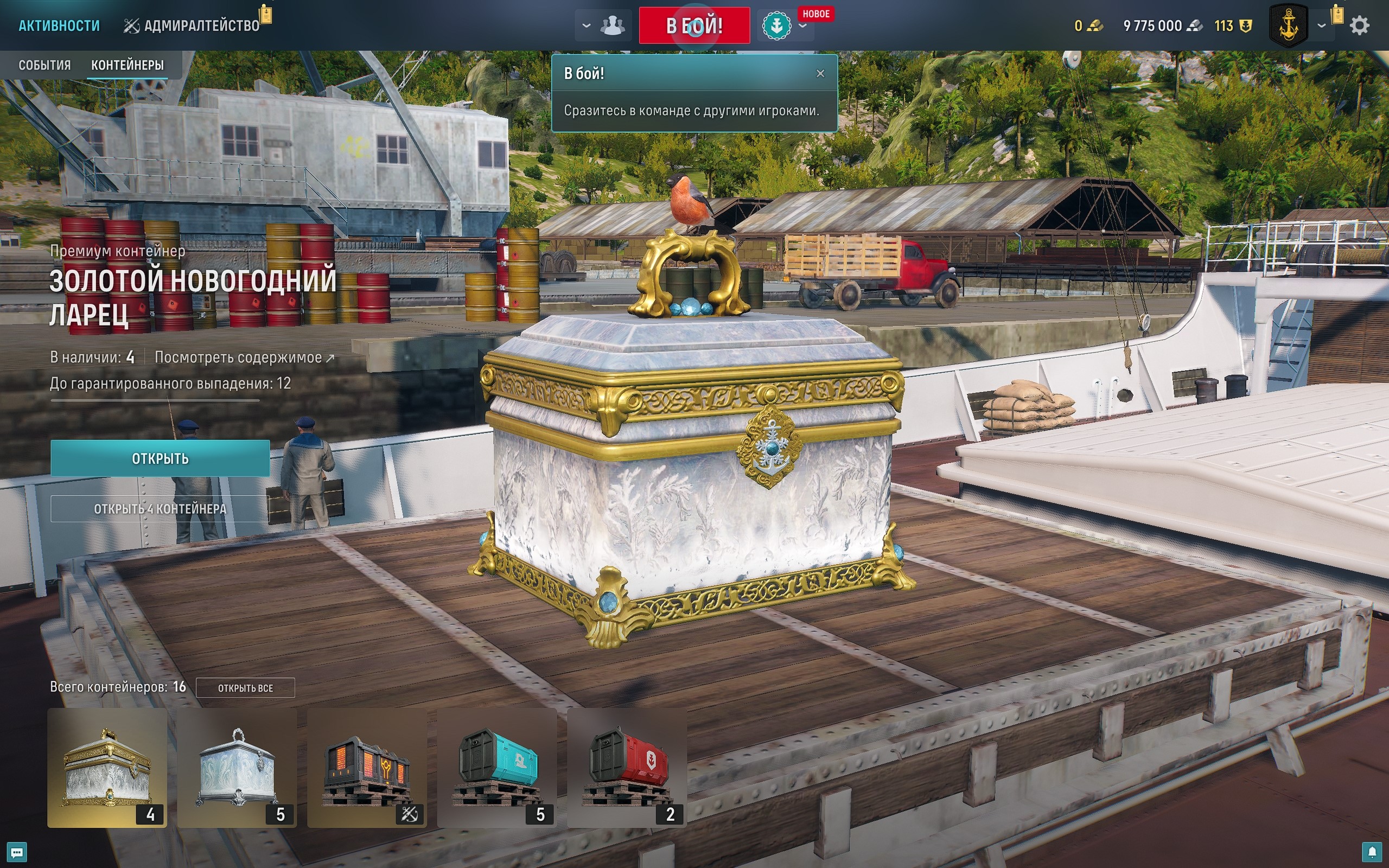Screen dimensions: 1389x868
Task: Choose the silver frosted chest thumbnail
Action: tap(237, 768)
